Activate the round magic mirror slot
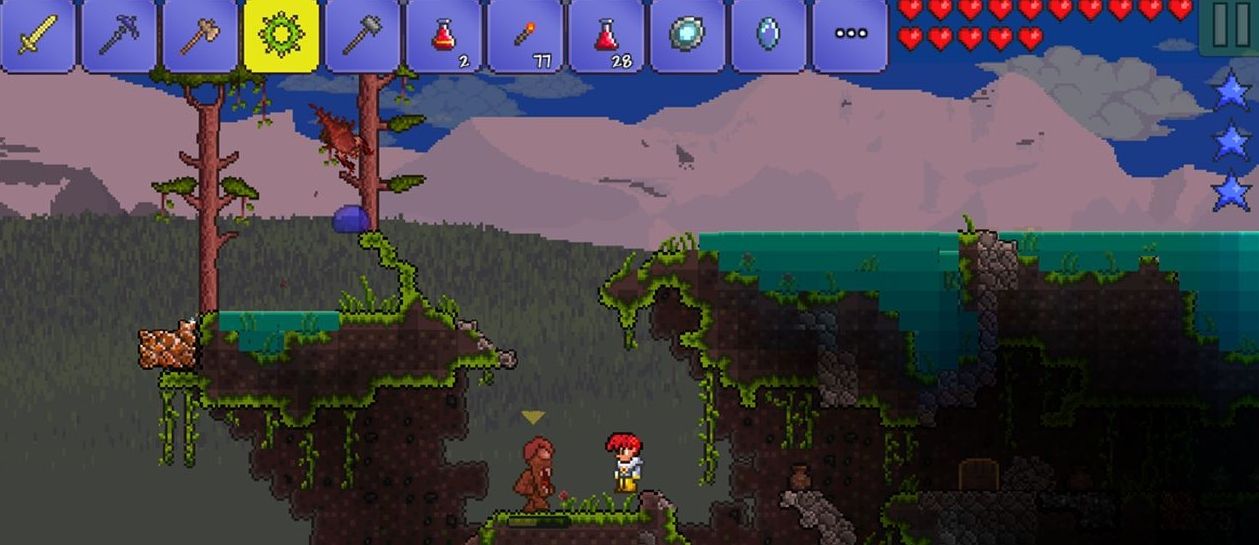The height and width of the screenshot is (545, 1259). (x=687, y=35)
